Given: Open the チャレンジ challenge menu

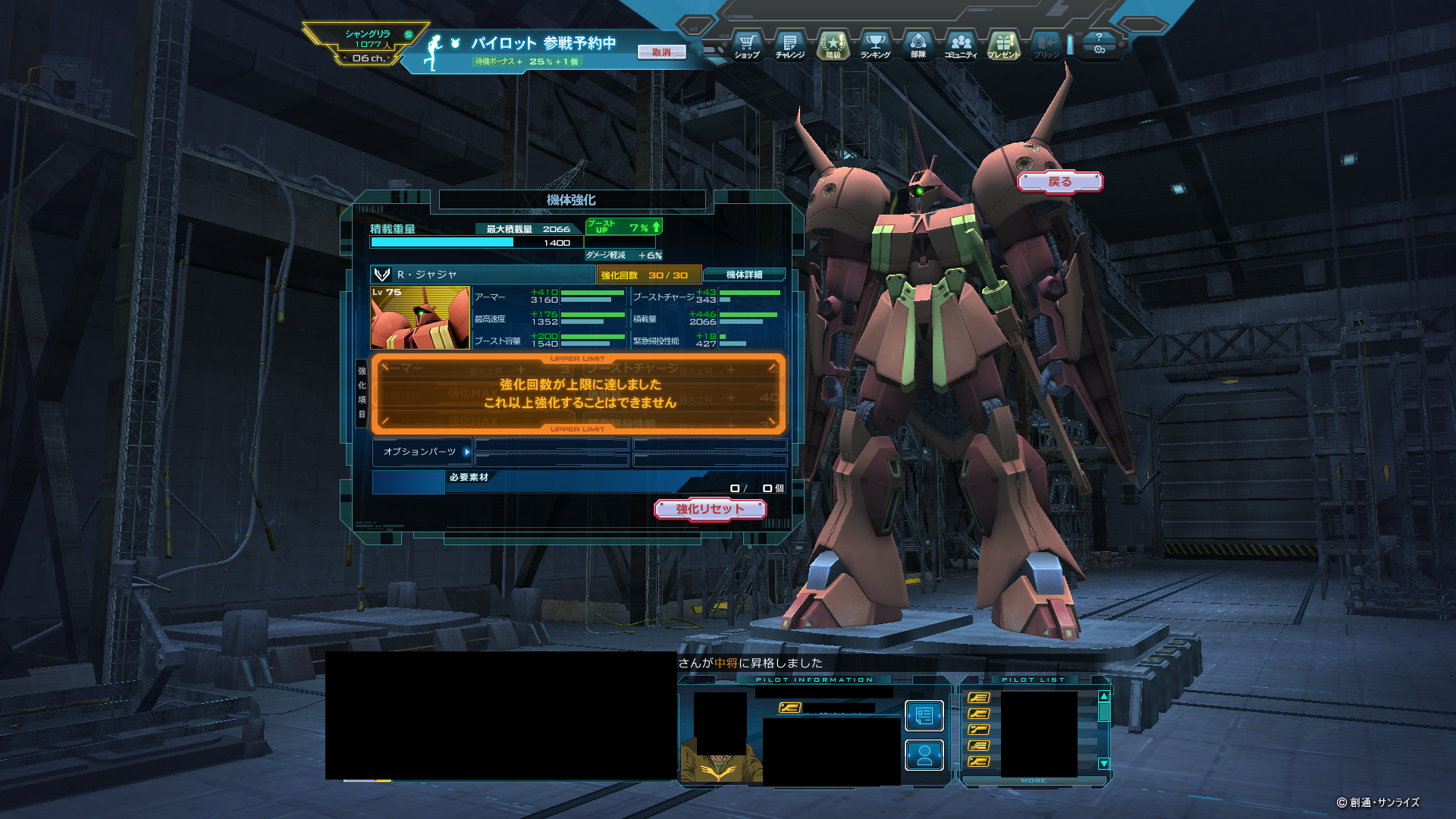Looking at the screenshot, I should [x=789, y=45].
